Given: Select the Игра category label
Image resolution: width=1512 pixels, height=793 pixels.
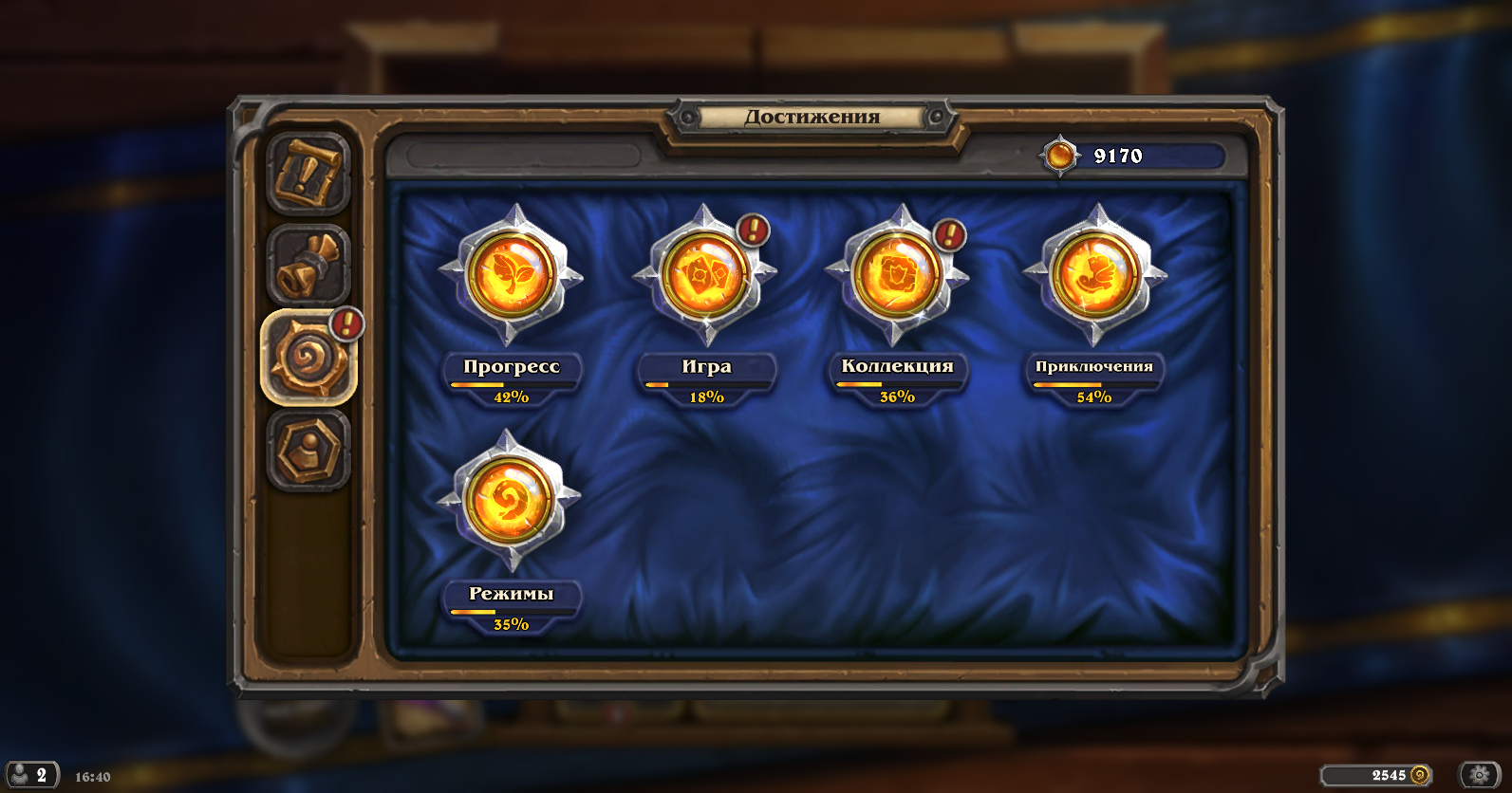Looking at the screenshot, I should tap(706, 366).
